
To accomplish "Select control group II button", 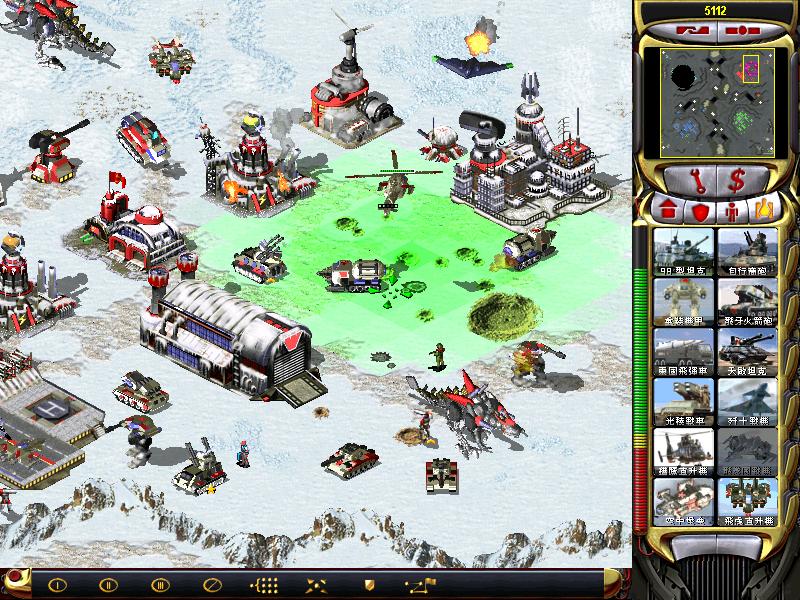I will point(108,584).
